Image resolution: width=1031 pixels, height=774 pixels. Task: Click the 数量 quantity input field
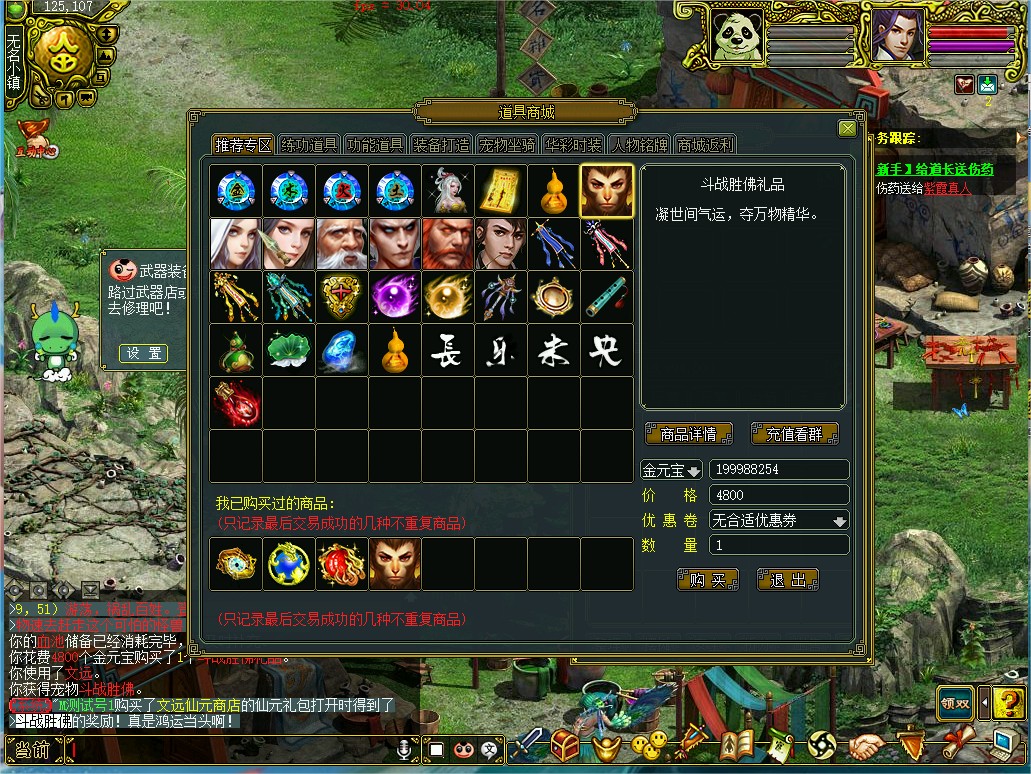click(x=779, y=545)
